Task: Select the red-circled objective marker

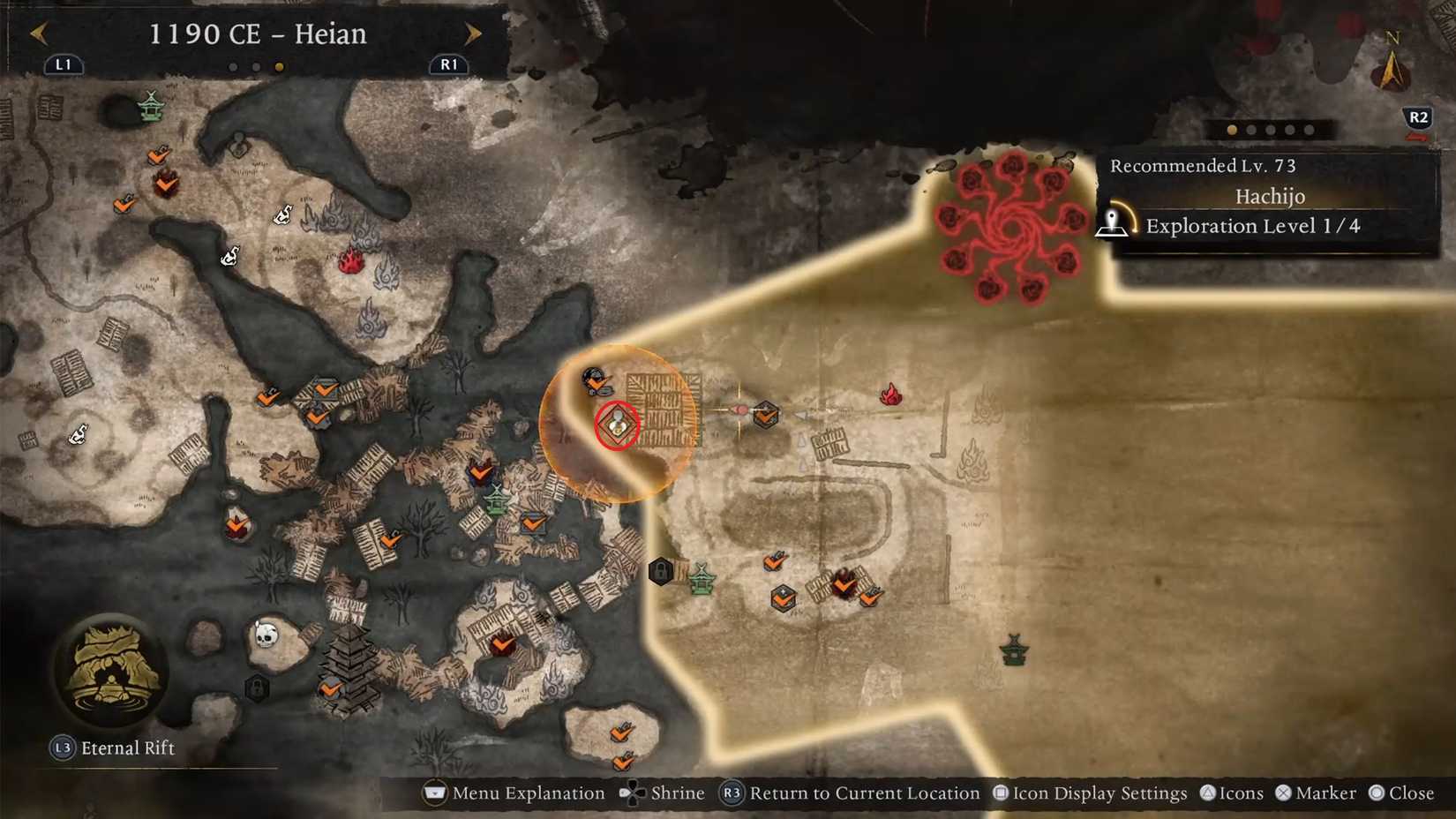Action: point(618,426)
